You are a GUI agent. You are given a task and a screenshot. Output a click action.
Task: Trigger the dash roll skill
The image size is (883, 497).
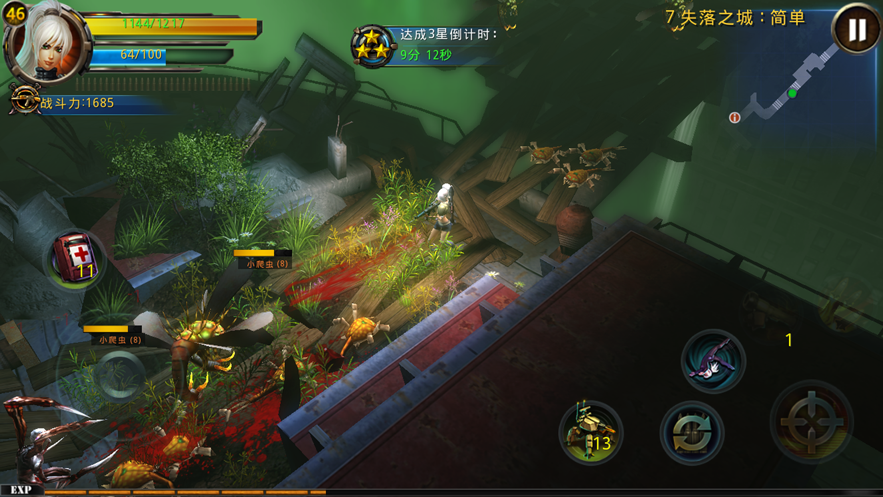coord(713,360)
